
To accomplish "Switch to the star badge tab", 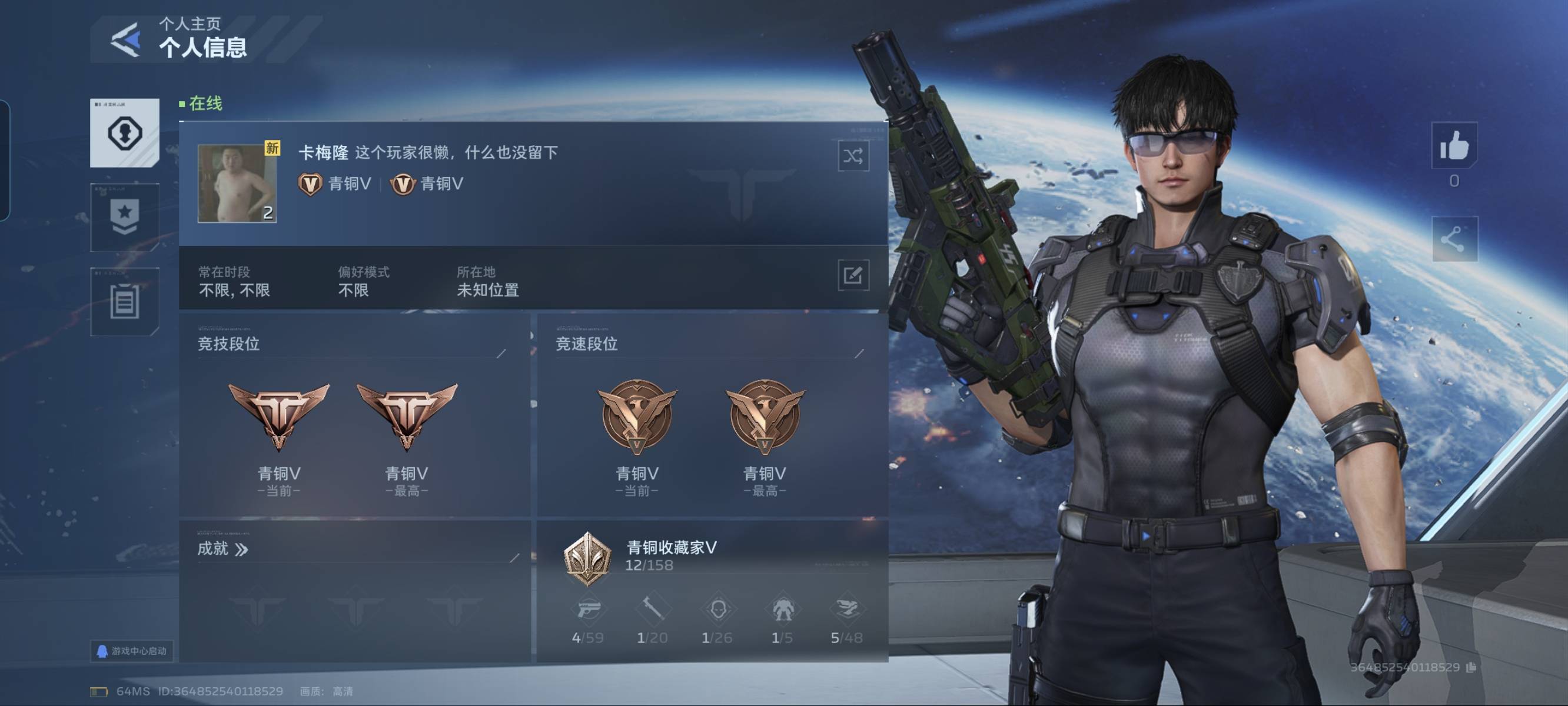I will (x=125, y=217).
